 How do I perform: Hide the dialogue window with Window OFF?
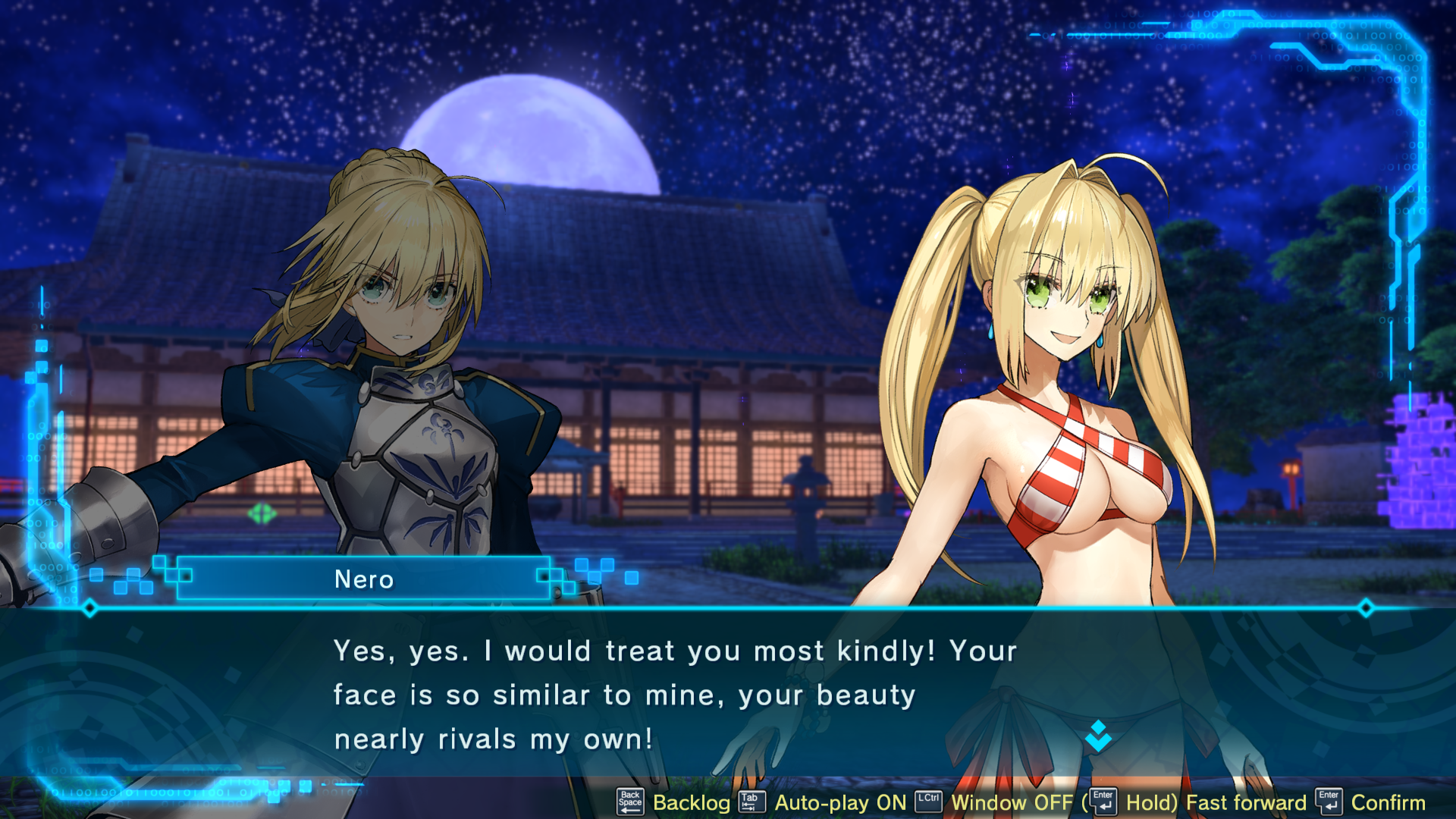click(x=1012, y=802)
